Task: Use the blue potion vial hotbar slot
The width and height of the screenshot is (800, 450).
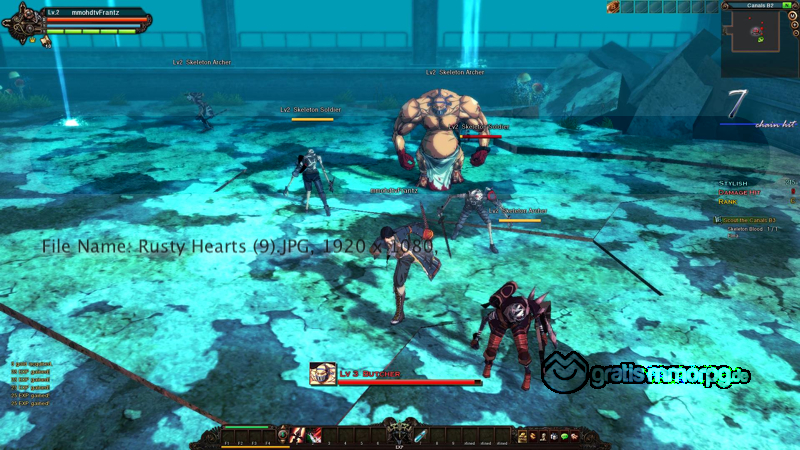Action: 421,435
